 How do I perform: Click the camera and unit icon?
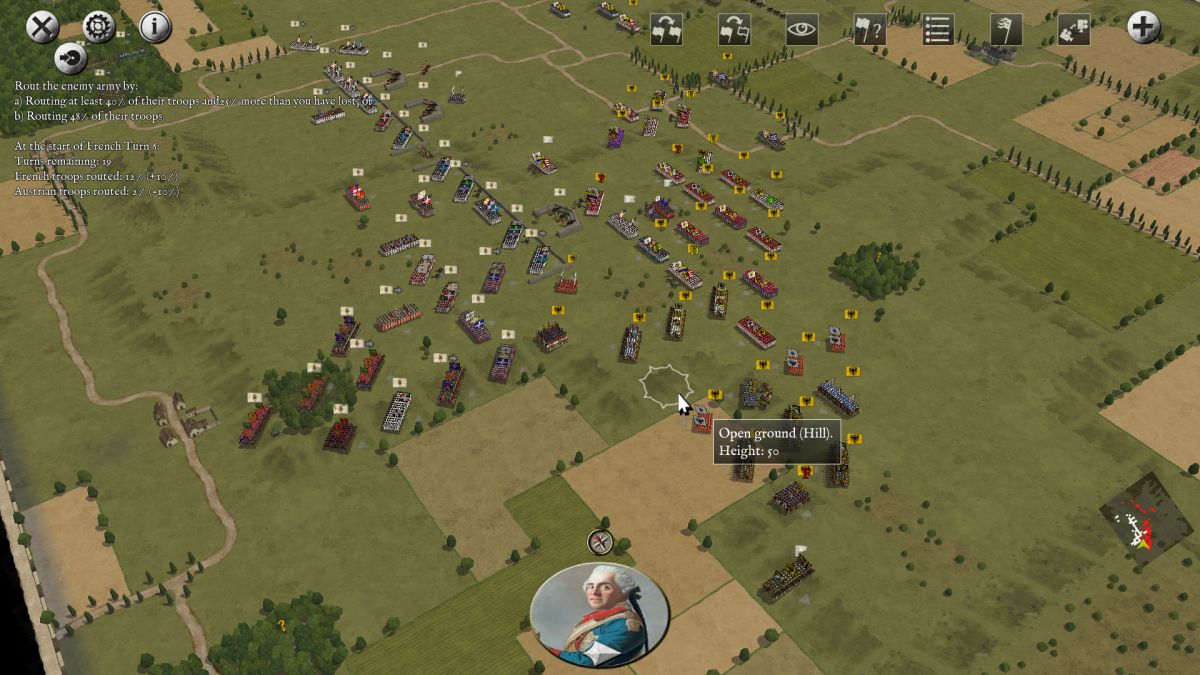pos(1073,29)
